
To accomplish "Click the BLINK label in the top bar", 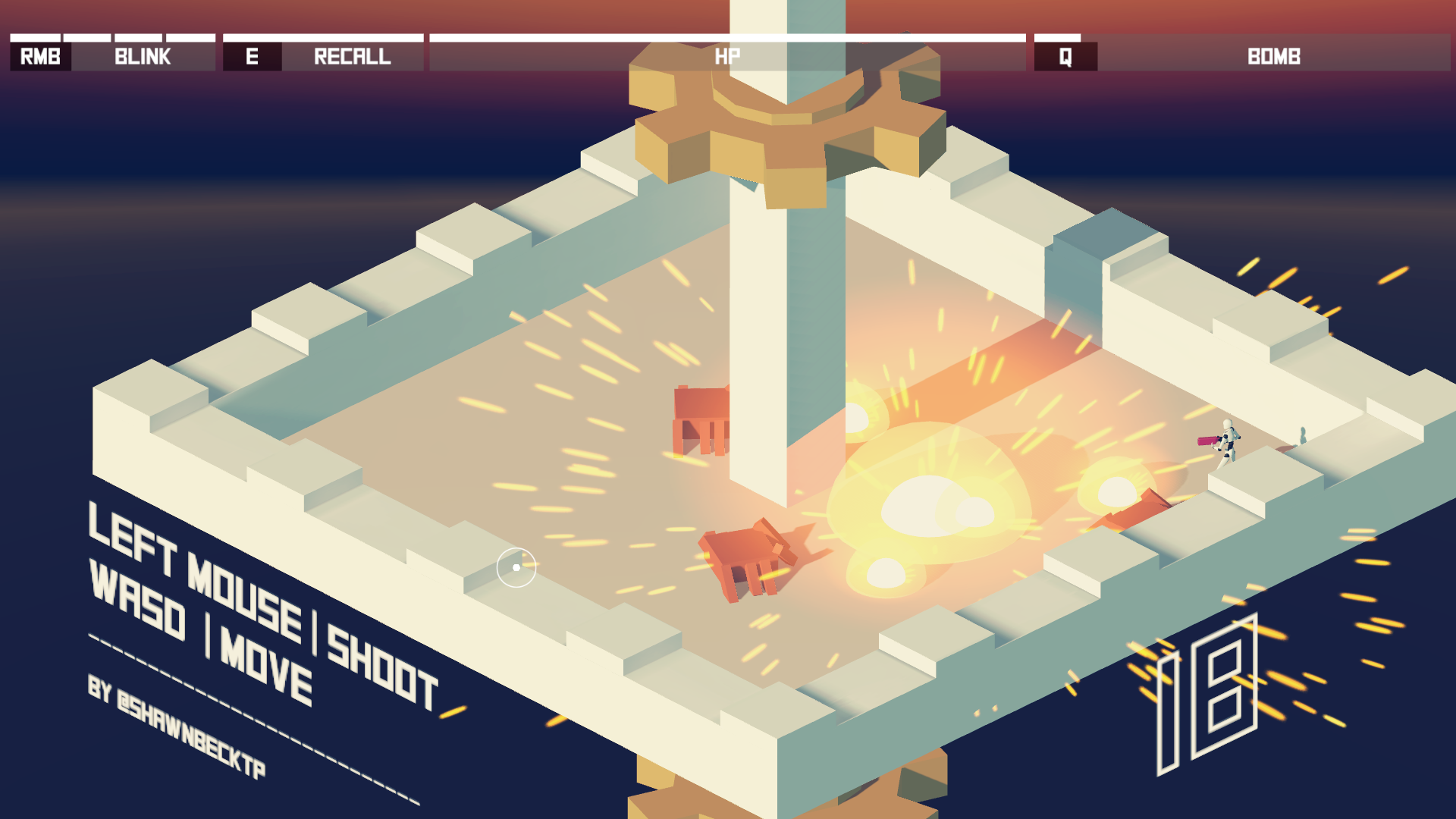I will click(140, 55).
